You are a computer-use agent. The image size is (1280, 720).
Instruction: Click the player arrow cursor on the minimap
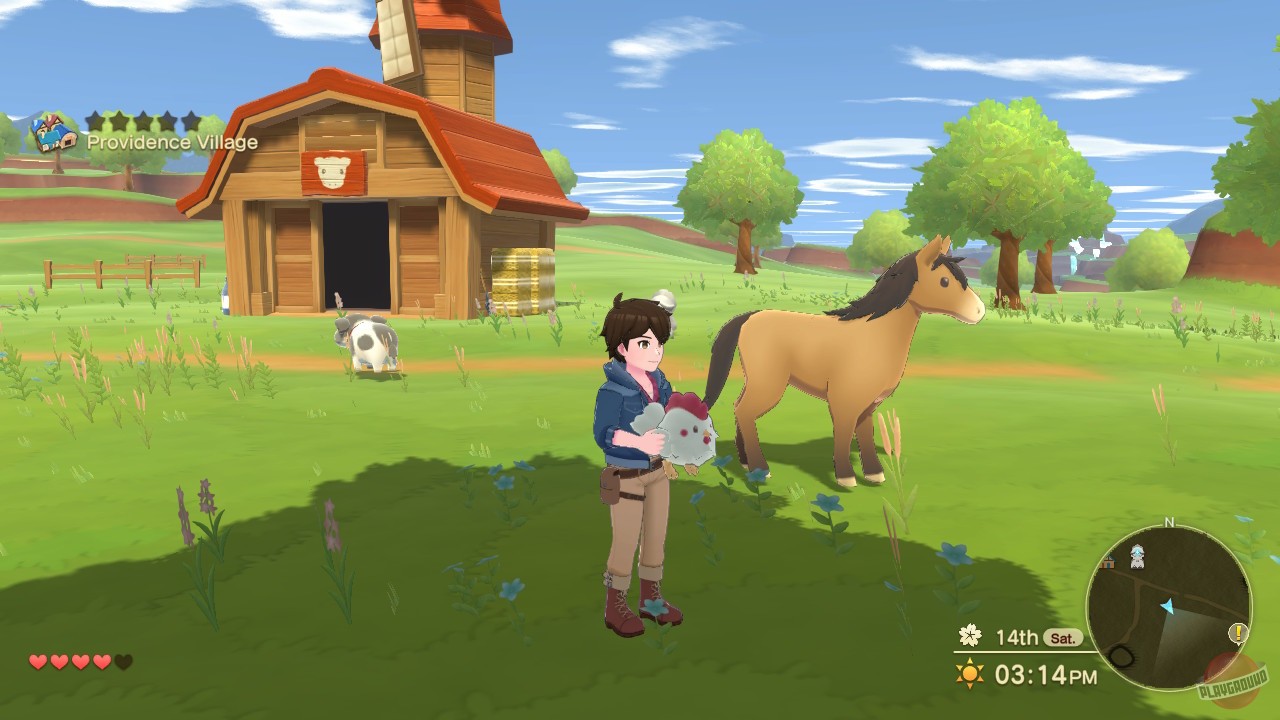1167,606
